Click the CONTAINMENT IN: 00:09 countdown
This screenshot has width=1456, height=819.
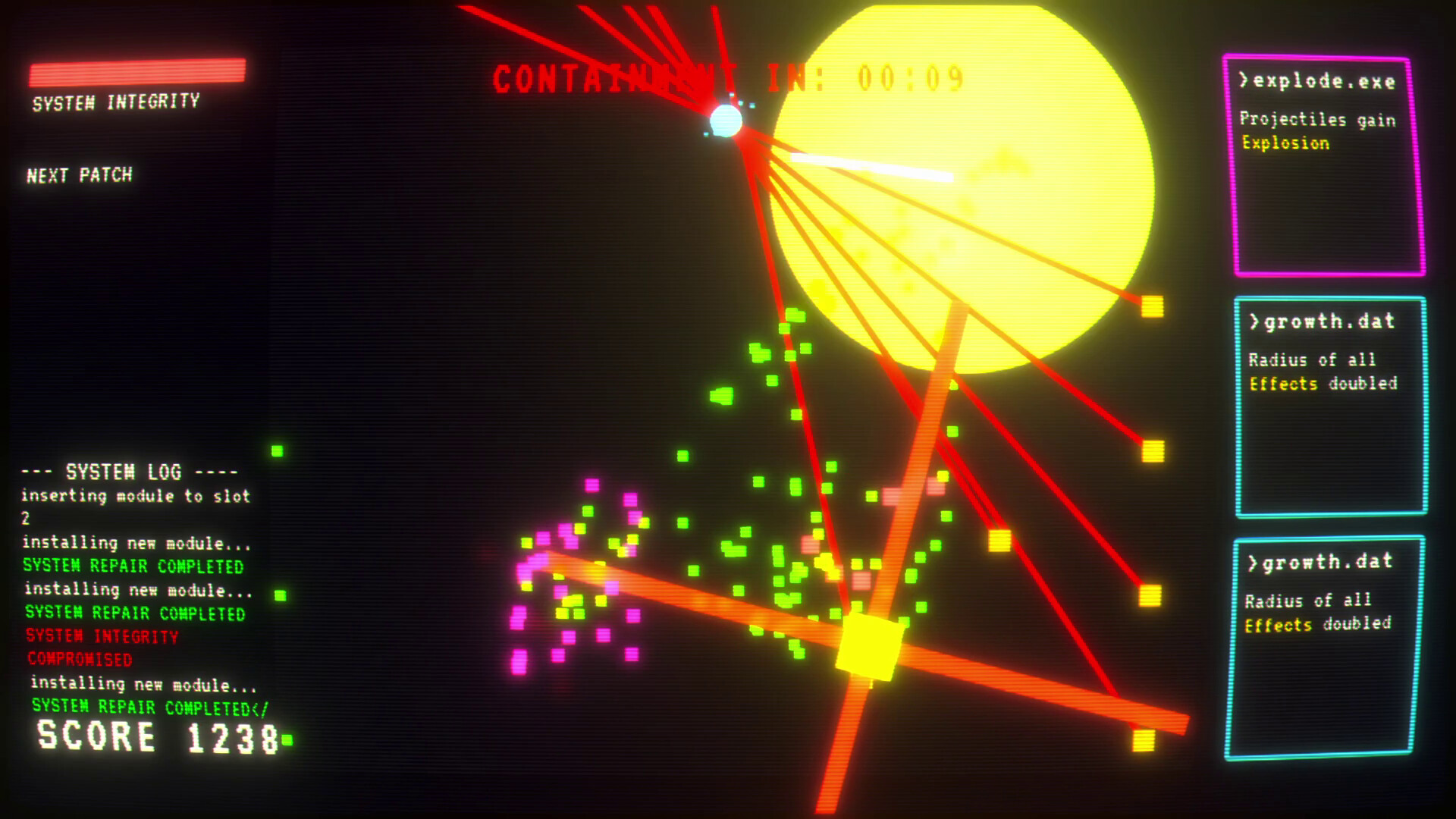728,76
